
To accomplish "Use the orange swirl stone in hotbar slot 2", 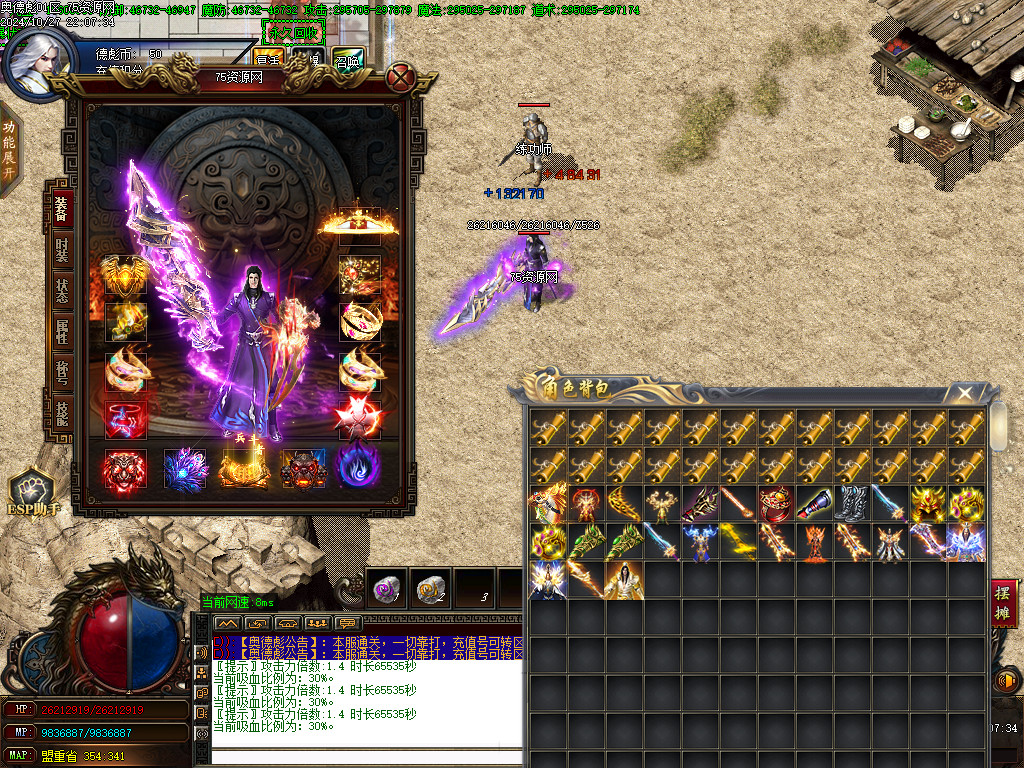I will click(430, 589).
